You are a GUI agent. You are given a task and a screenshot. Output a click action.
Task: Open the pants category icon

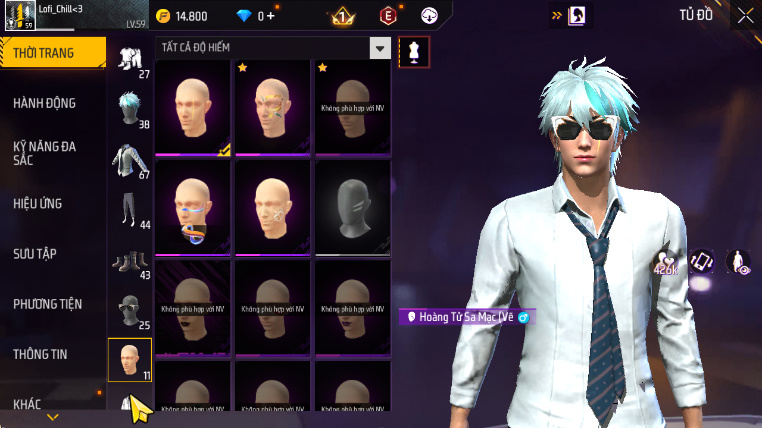click(x=130, y=210)
